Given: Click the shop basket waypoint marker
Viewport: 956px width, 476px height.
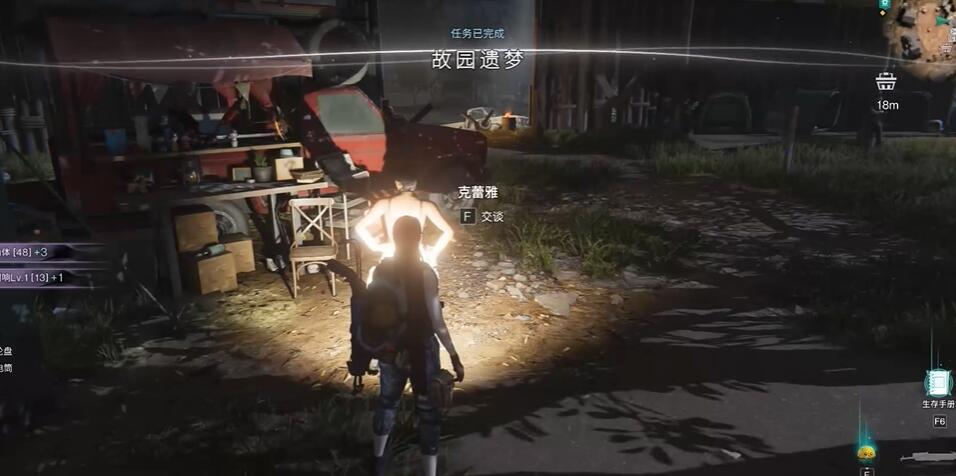Looking at the screenshot, I should tap(885, 82).
